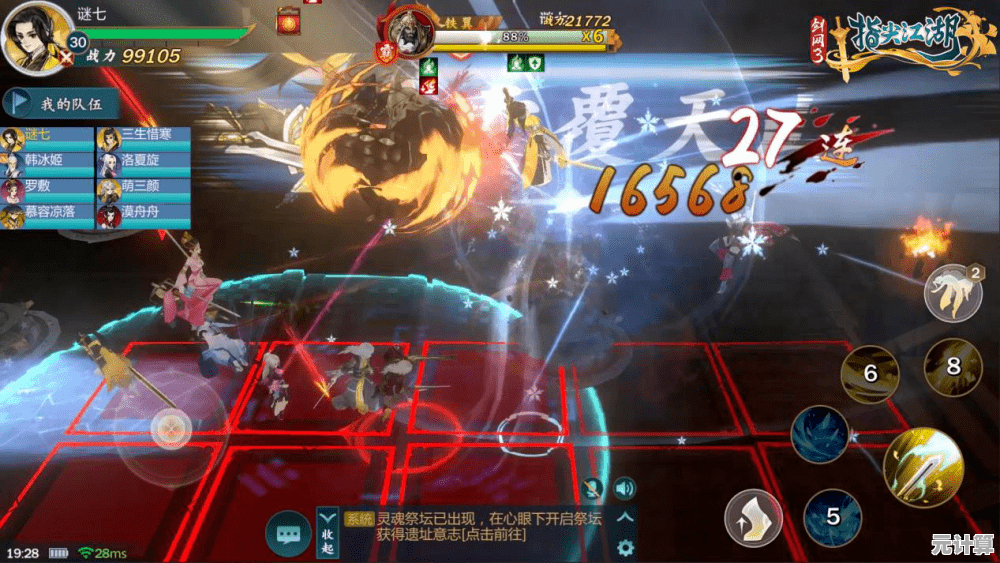Select team member 三生惜寒
The image size is (1000, 563).
[143, 135]
